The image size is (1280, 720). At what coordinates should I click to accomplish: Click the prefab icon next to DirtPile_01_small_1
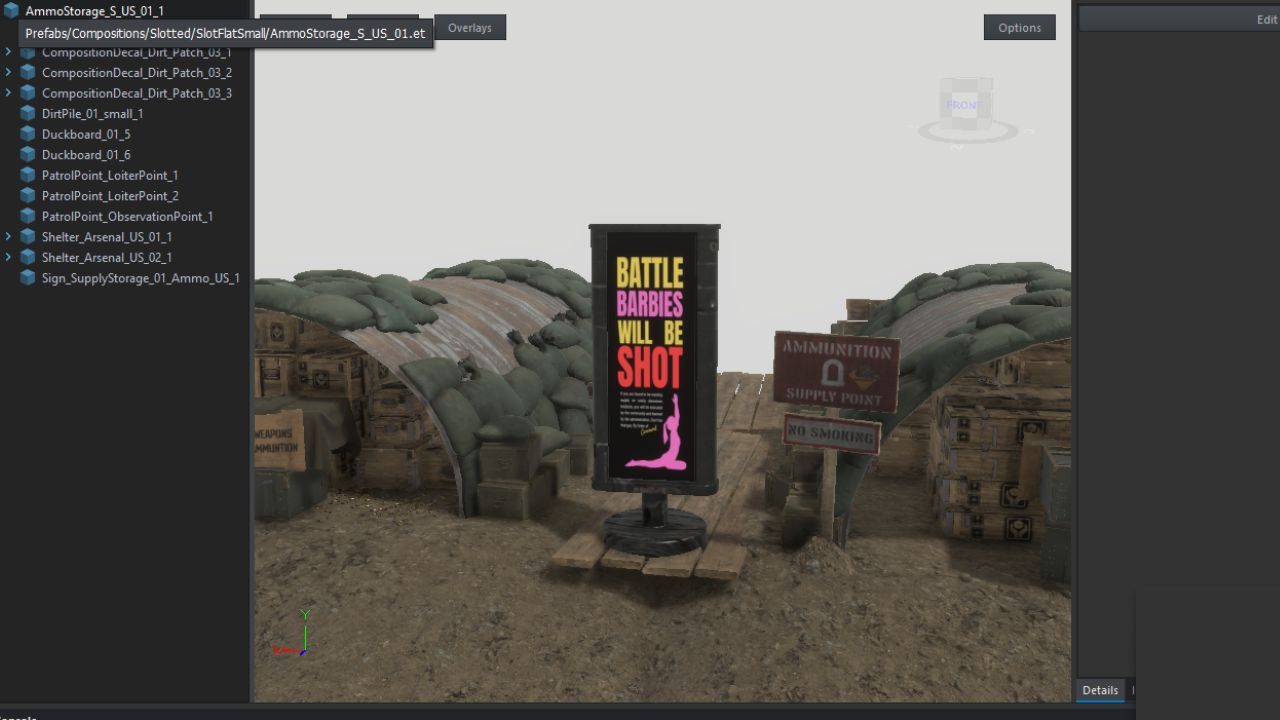[26, 113]
